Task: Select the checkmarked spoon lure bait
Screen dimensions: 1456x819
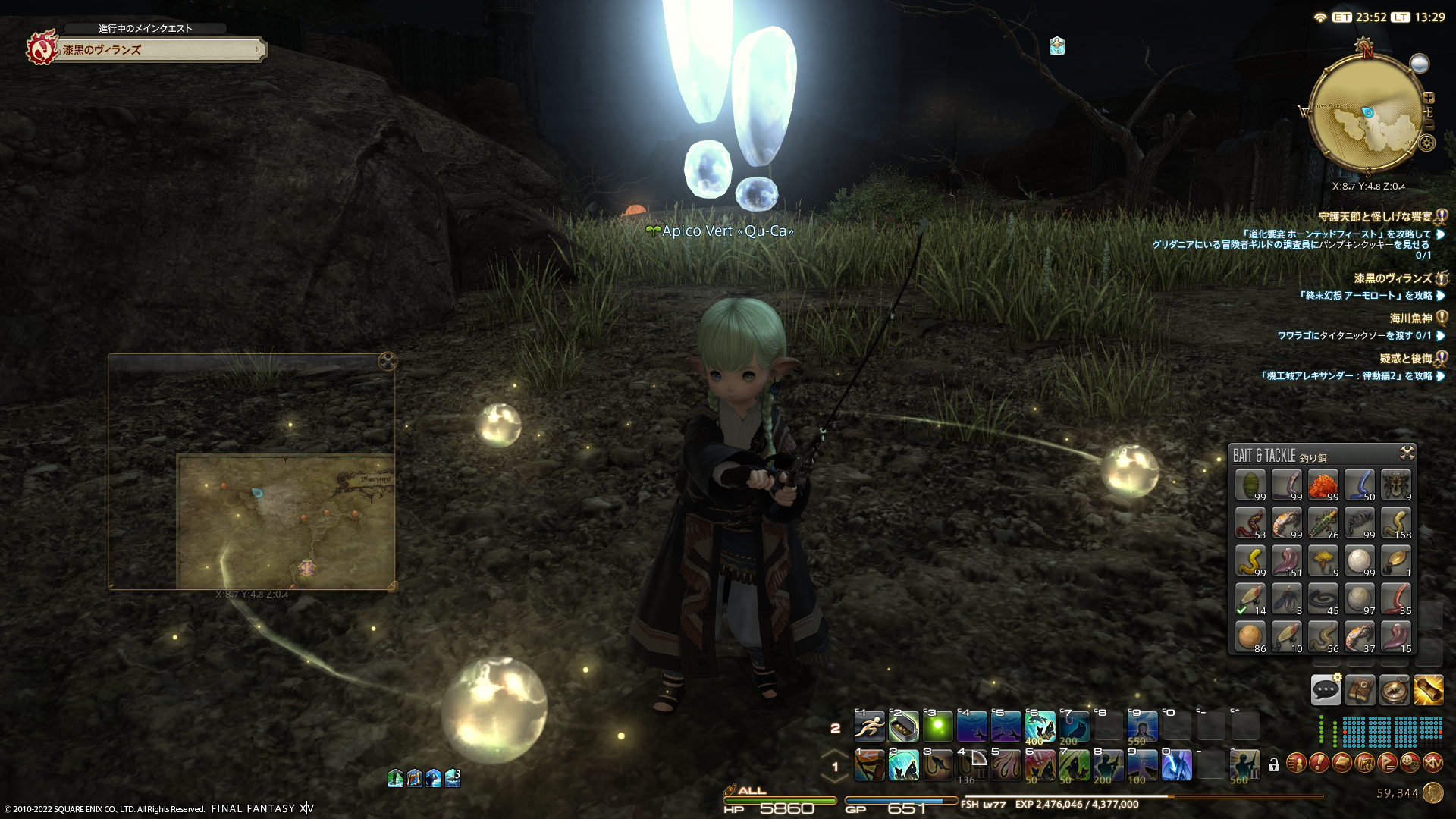Action: point(1250,599)
